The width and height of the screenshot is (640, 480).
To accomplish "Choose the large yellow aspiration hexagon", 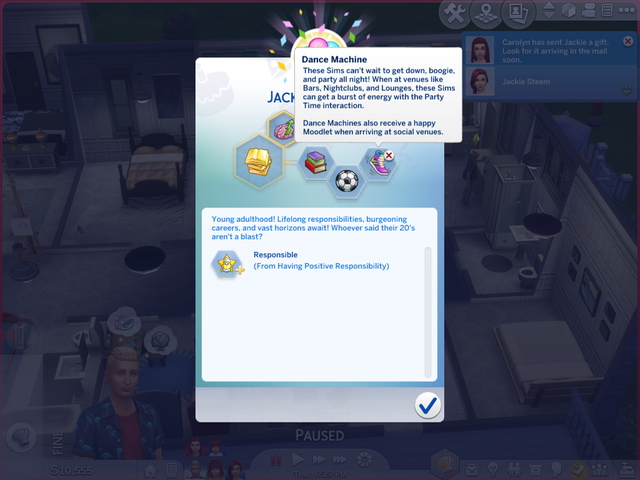I will [256, 158].
